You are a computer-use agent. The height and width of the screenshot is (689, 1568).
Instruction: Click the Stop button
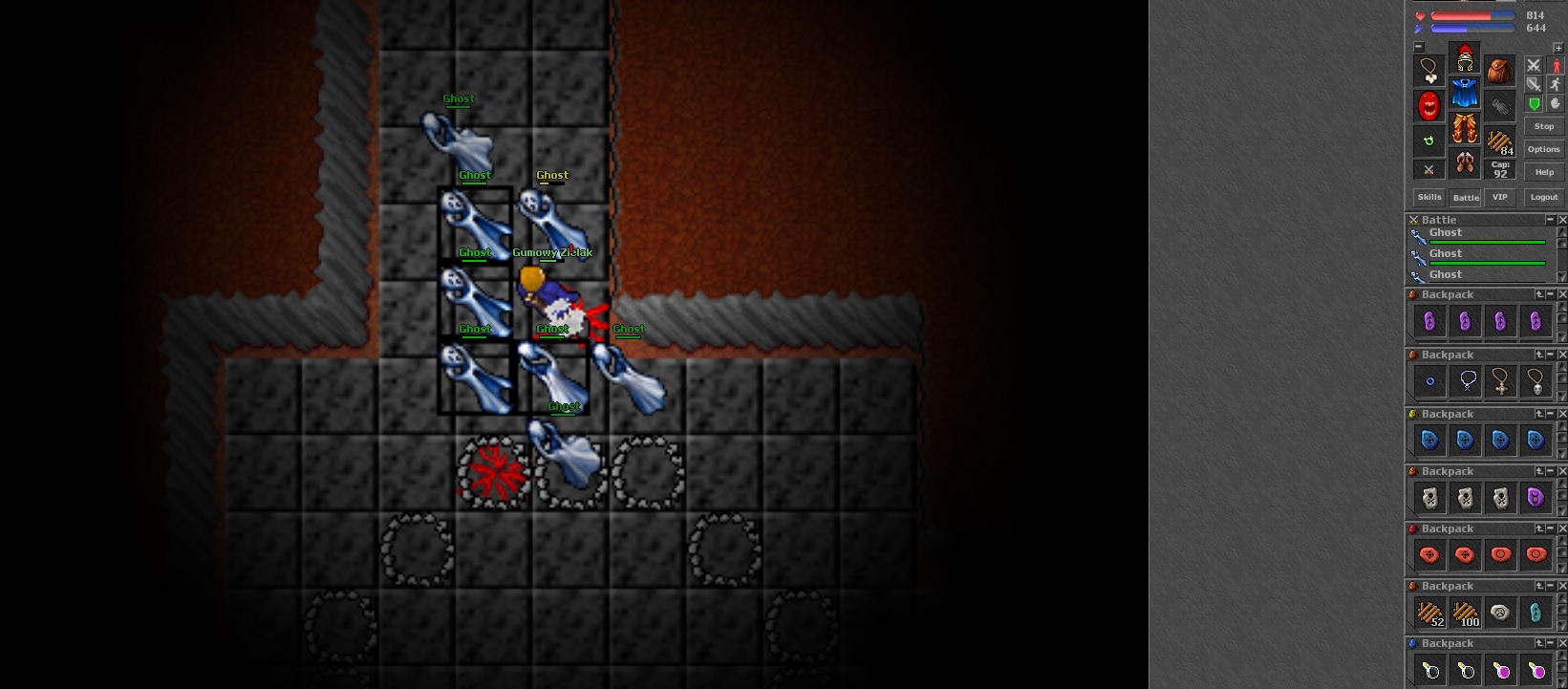tap(1544, 126)
